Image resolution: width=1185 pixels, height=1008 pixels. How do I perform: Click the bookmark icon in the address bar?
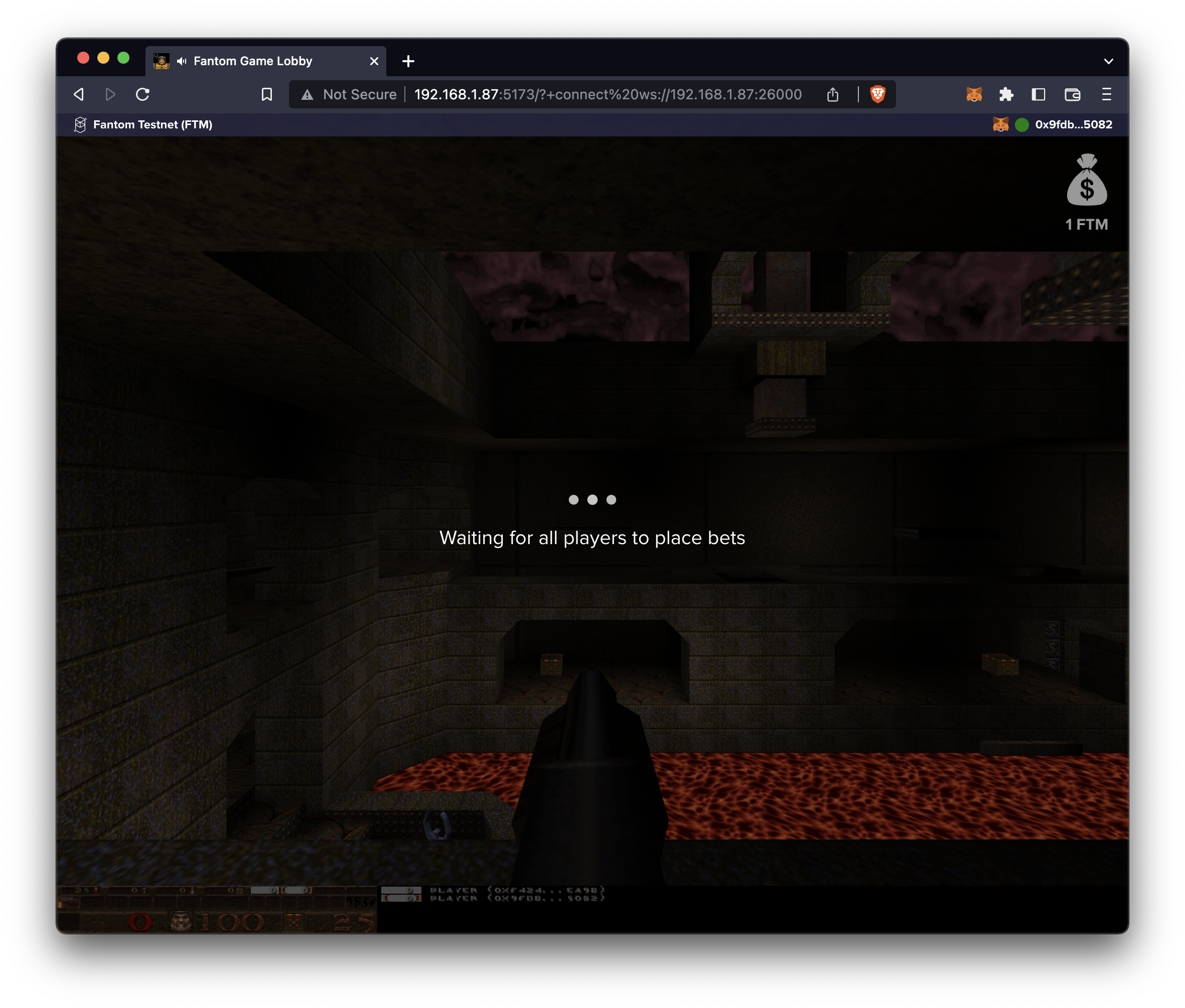pos(266,94)
